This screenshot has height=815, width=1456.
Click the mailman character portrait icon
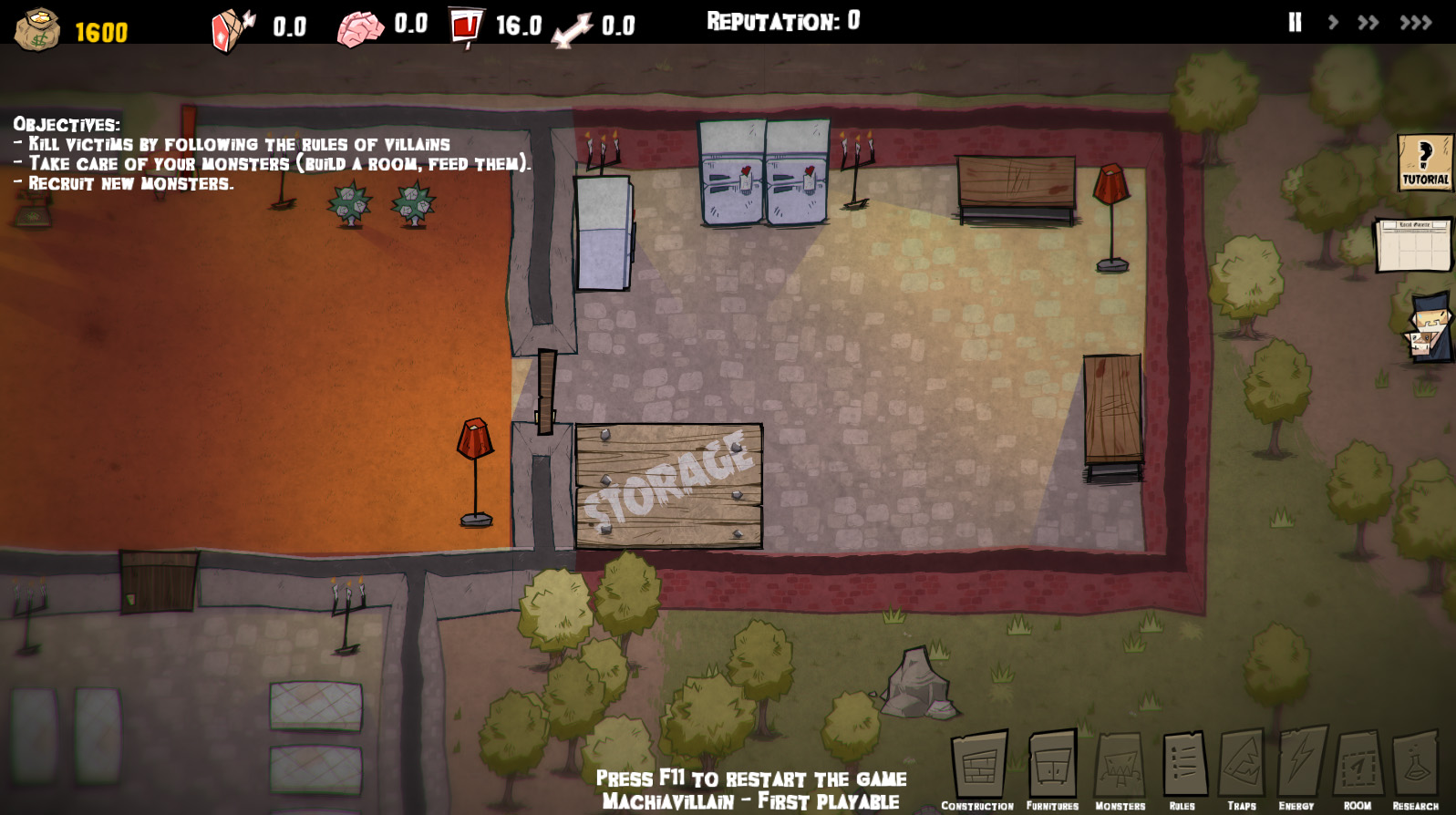[1430, 327]
